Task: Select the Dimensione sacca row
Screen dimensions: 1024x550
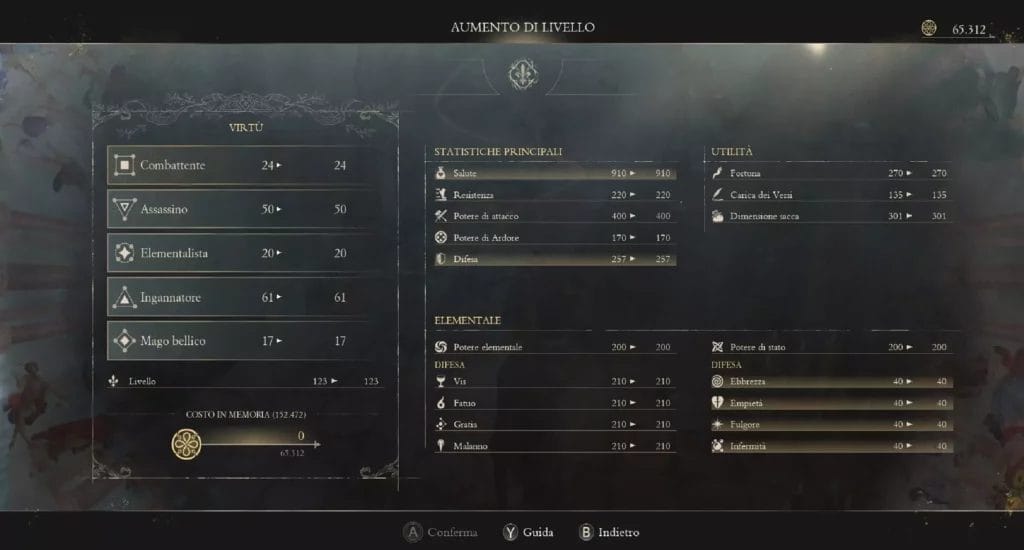Action: tap(829, 216)
